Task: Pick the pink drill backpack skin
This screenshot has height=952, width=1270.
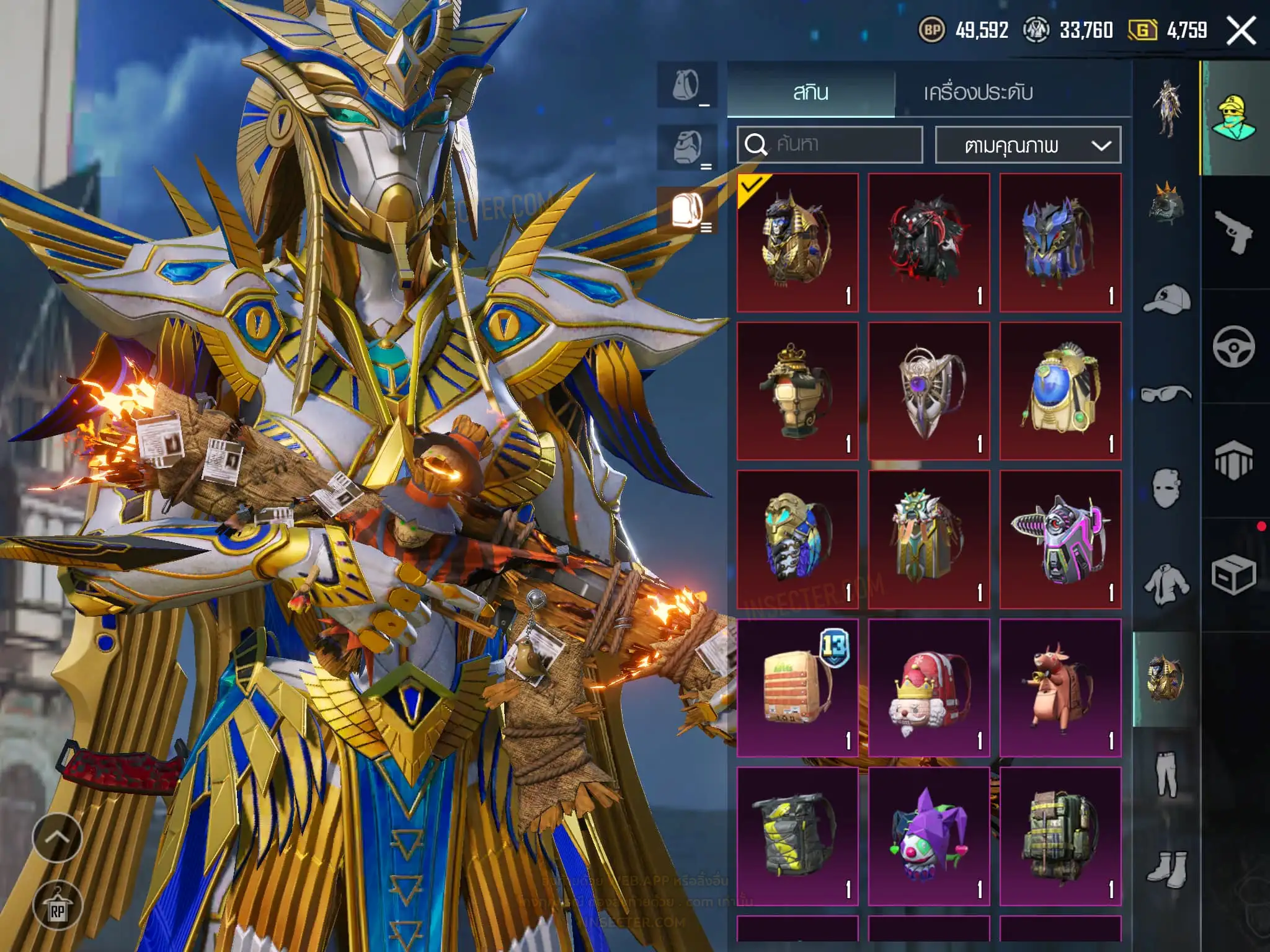Action: pyautogui.click(x=1060, y=539)
